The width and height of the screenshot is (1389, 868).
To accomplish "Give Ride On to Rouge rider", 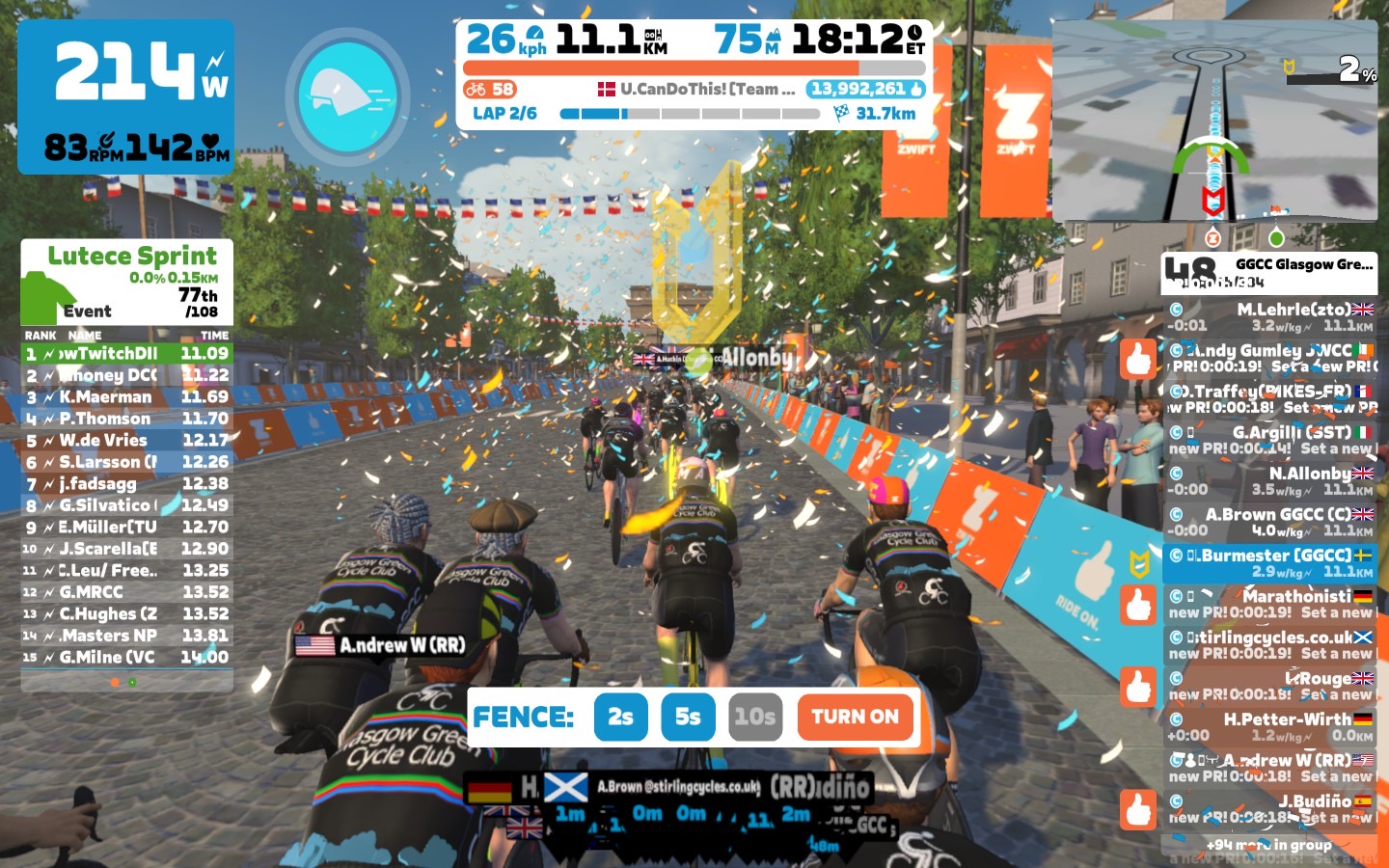I will pyautogui.click(x=1138, y=687).
